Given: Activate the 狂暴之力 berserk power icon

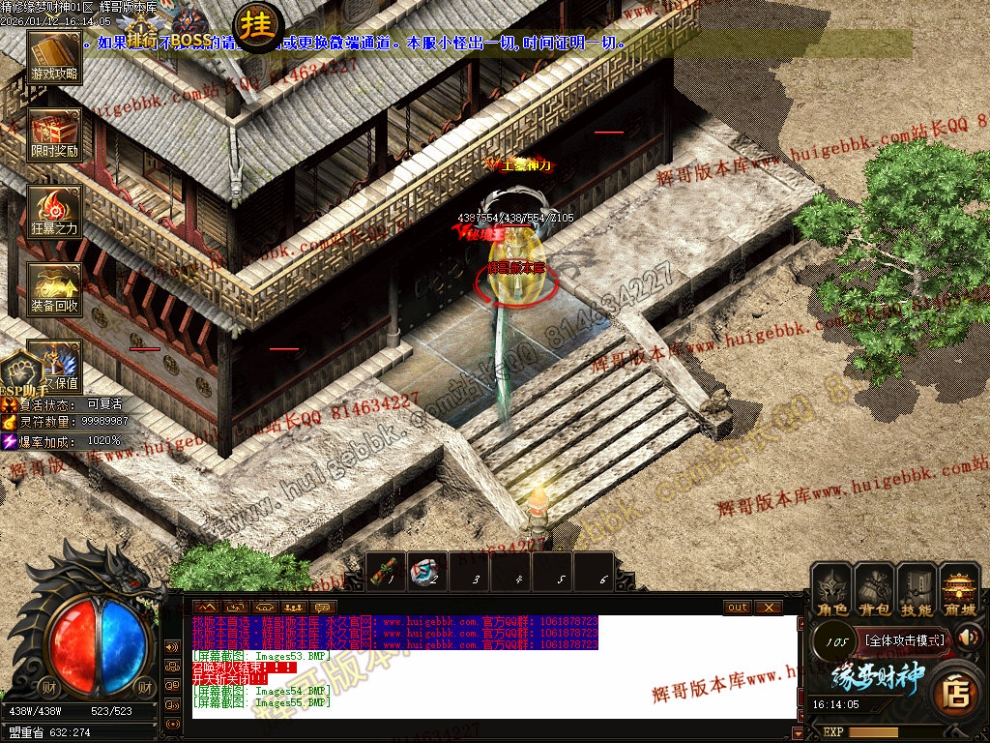Looking at the screenshot, I should coord(54,211).
